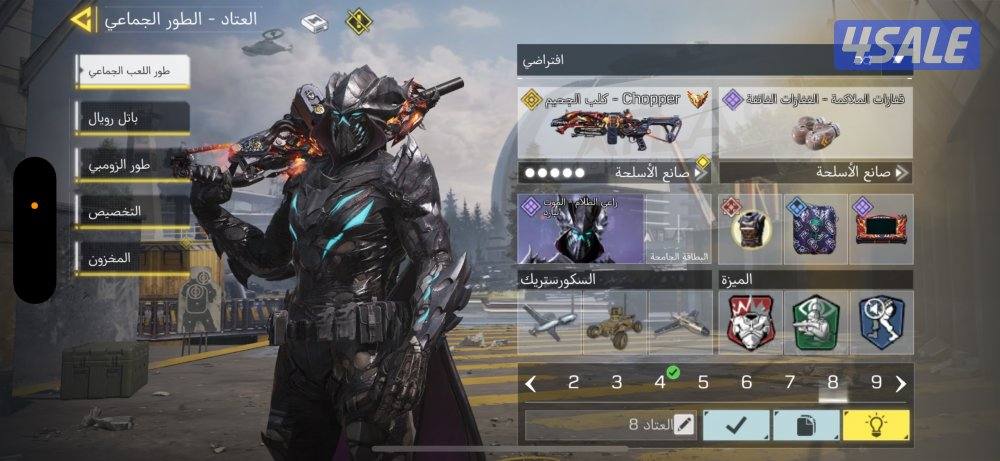Select the drone plane scorestreak slot
This screenshot has height=461, width=1000.
pyautogui.click(x=551, y=323)
